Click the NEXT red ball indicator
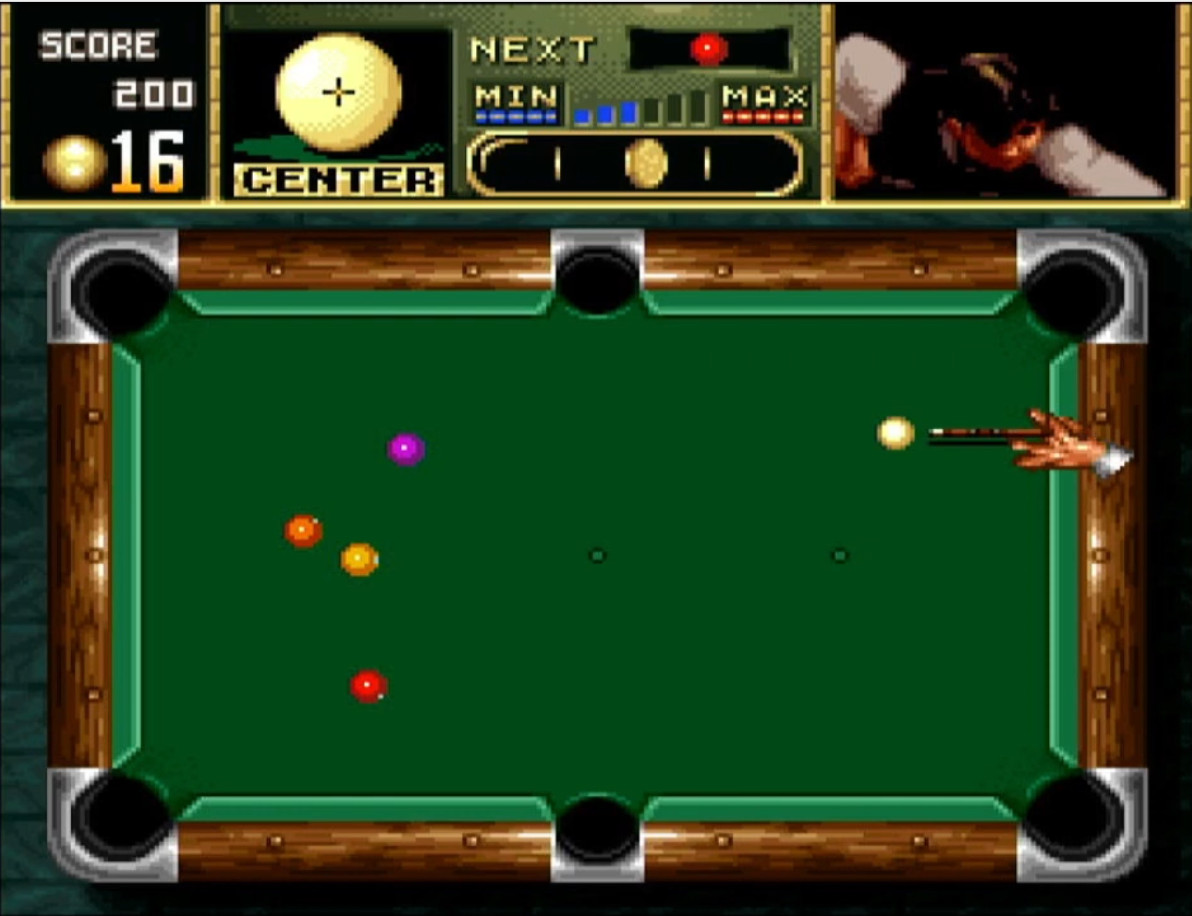This screenshot has height=916, width=1192. [708, 48]
